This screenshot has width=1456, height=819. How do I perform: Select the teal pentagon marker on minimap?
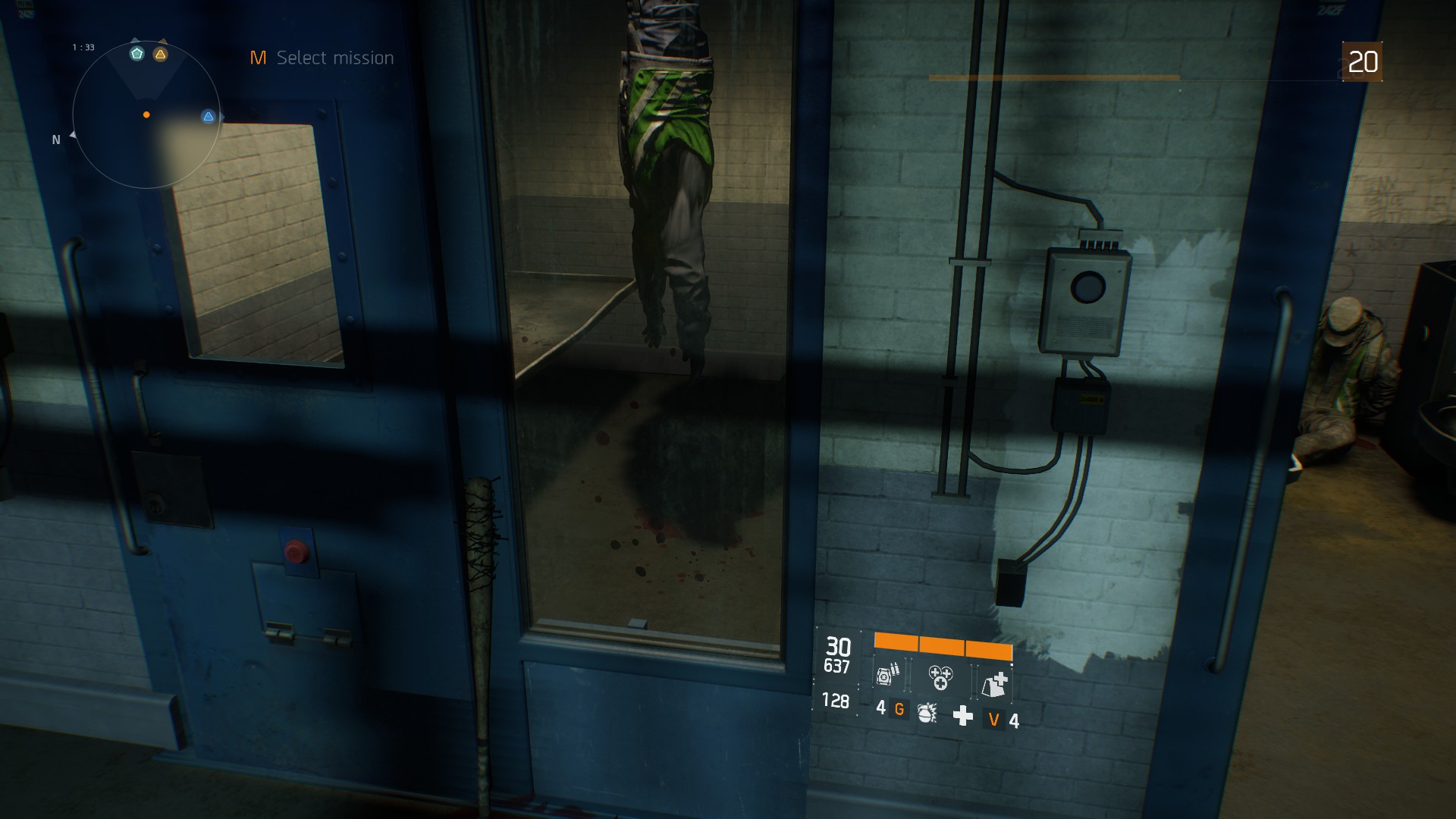pos(136,53)
